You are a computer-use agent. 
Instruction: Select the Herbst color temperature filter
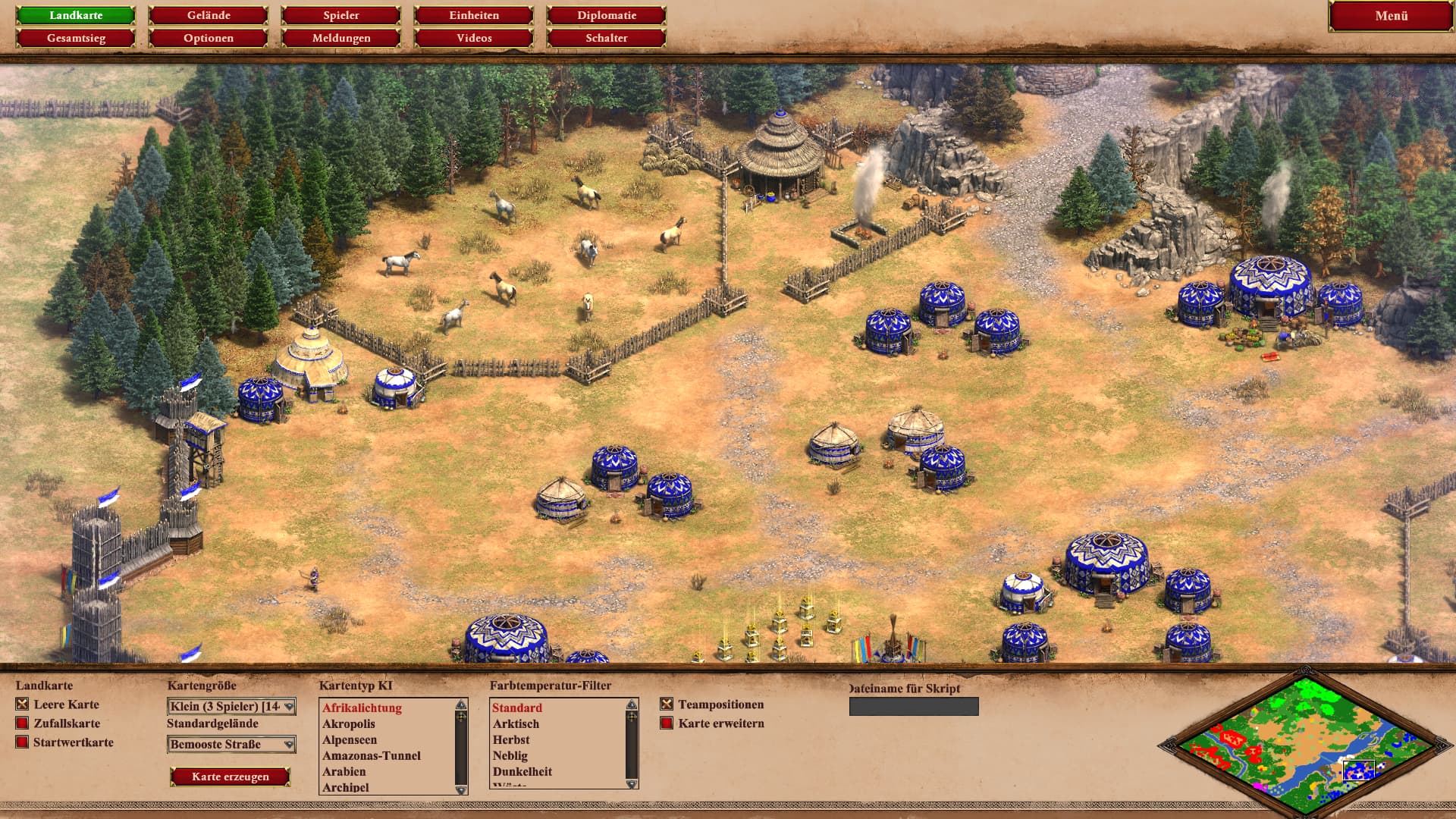coord(511,740)
